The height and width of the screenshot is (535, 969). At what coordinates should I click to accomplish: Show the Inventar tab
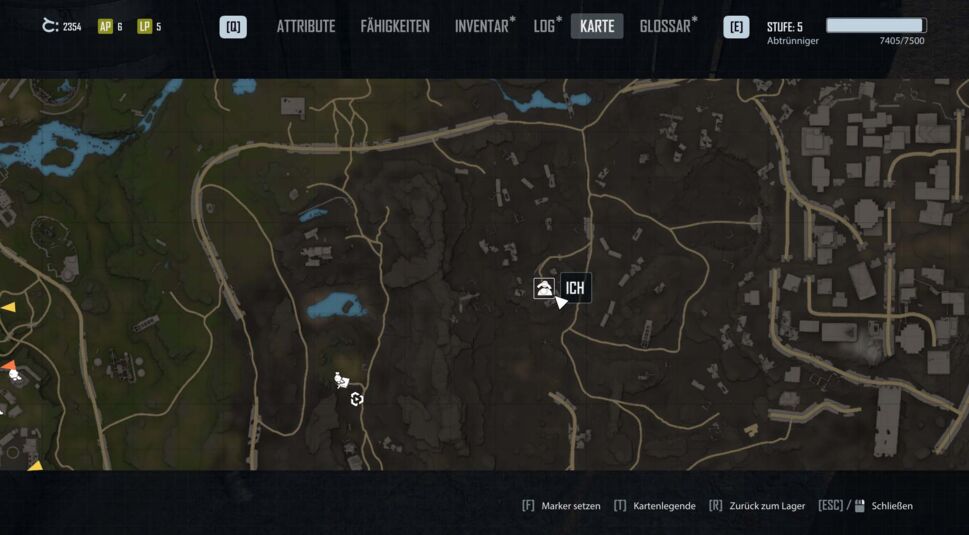[x=484, y=27]
